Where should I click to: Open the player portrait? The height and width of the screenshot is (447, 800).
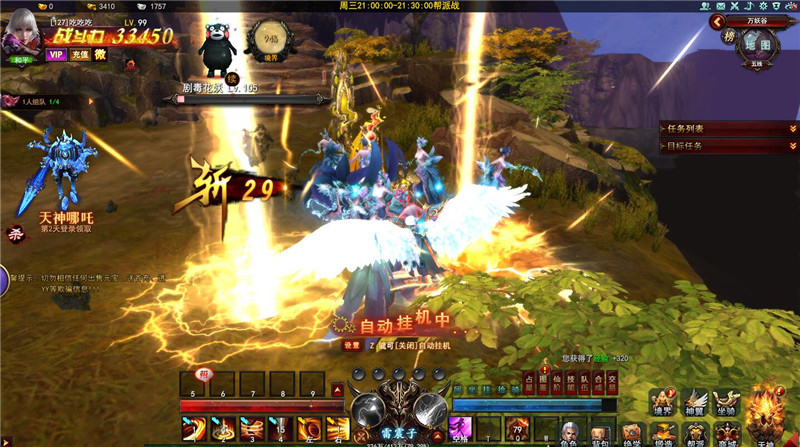[21, 34]
